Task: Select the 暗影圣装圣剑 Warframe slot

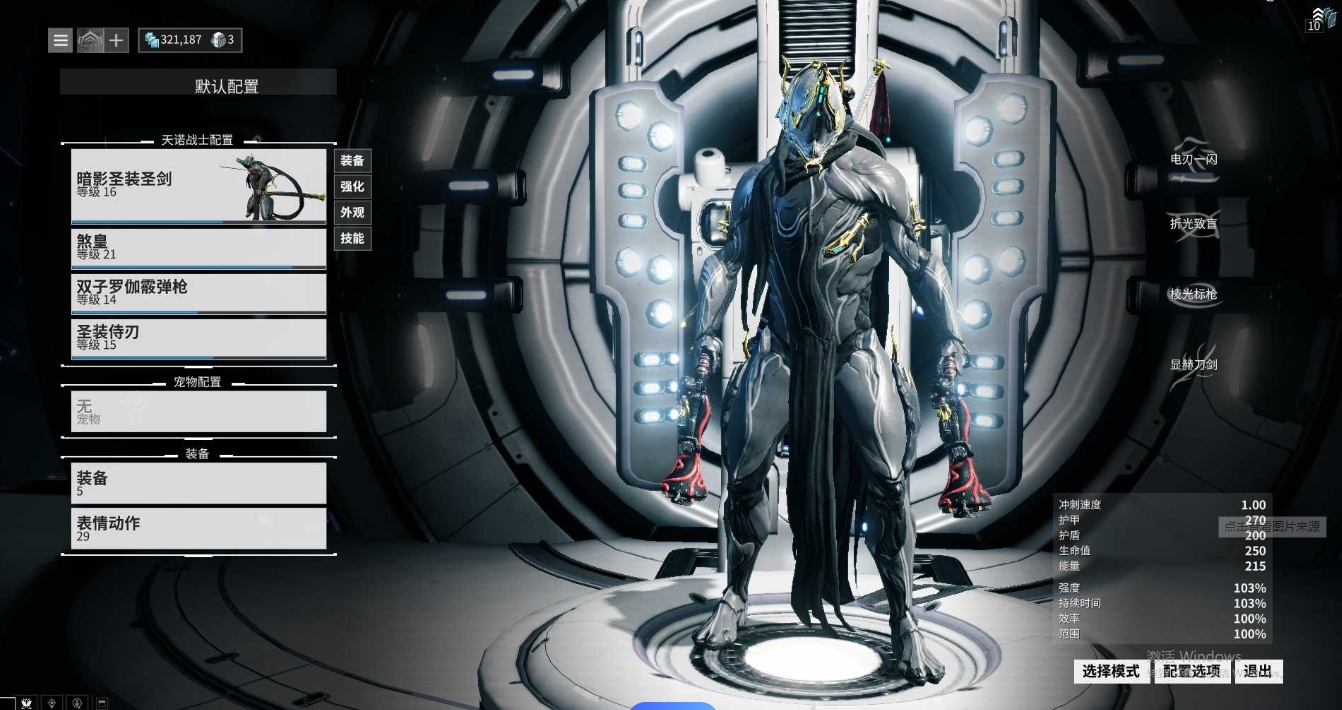Action: click(x=198, y=185)
